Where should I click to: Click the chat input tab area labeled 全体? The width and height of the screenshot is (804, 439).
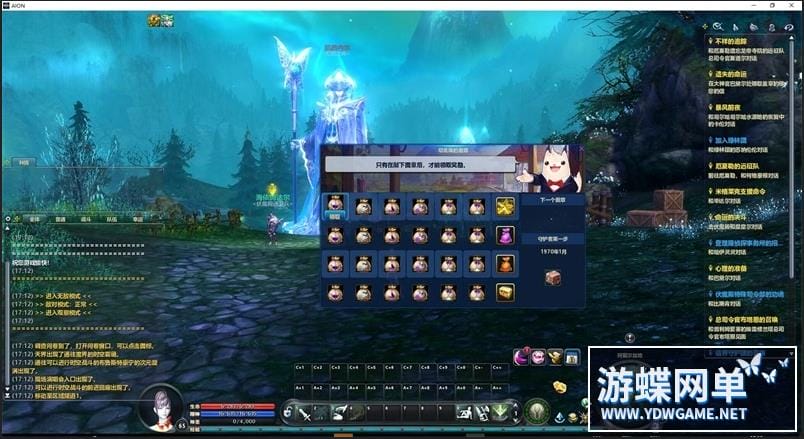point(34,218)
